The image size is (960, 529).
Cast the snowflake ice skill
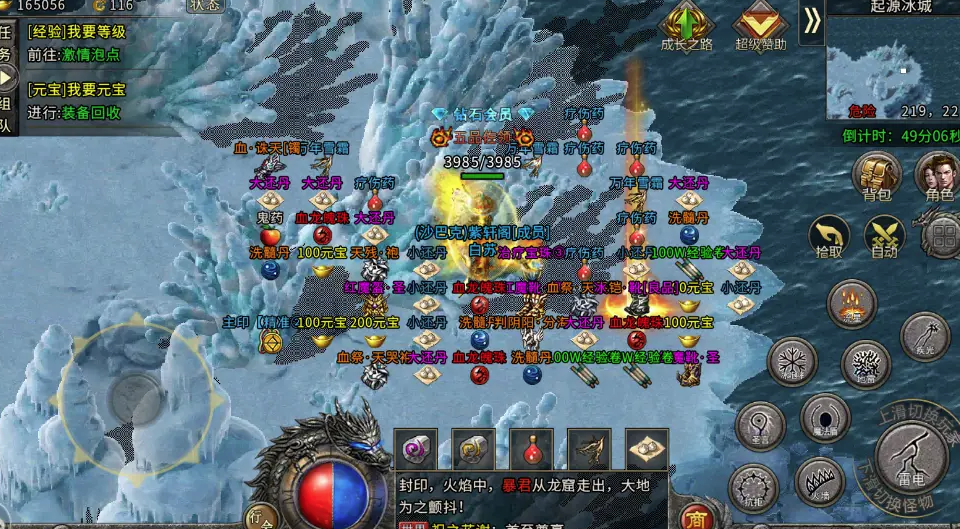tap(792, 361)
